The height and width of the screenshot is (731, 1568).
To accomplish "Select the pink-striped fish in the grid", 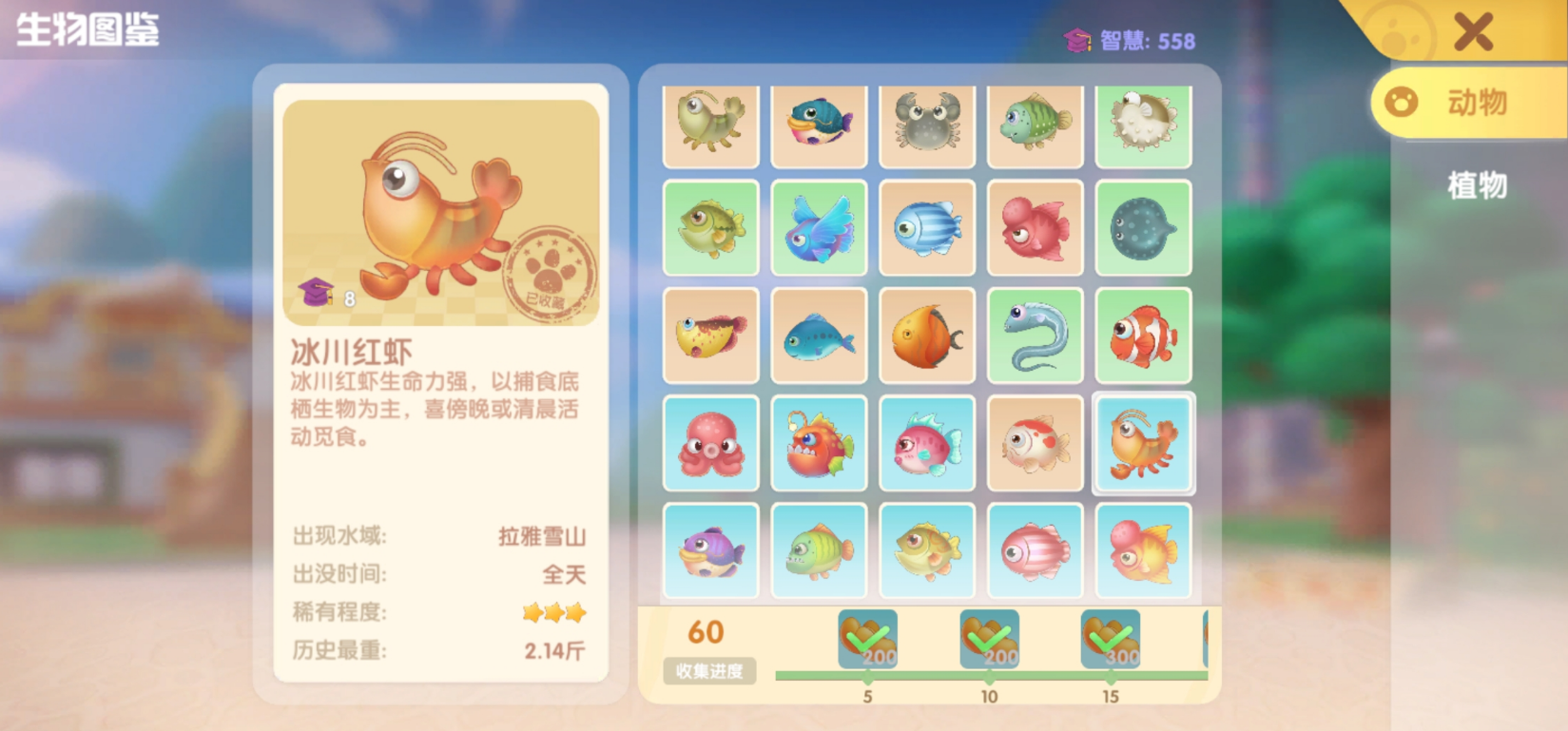I will (1035, 550).
